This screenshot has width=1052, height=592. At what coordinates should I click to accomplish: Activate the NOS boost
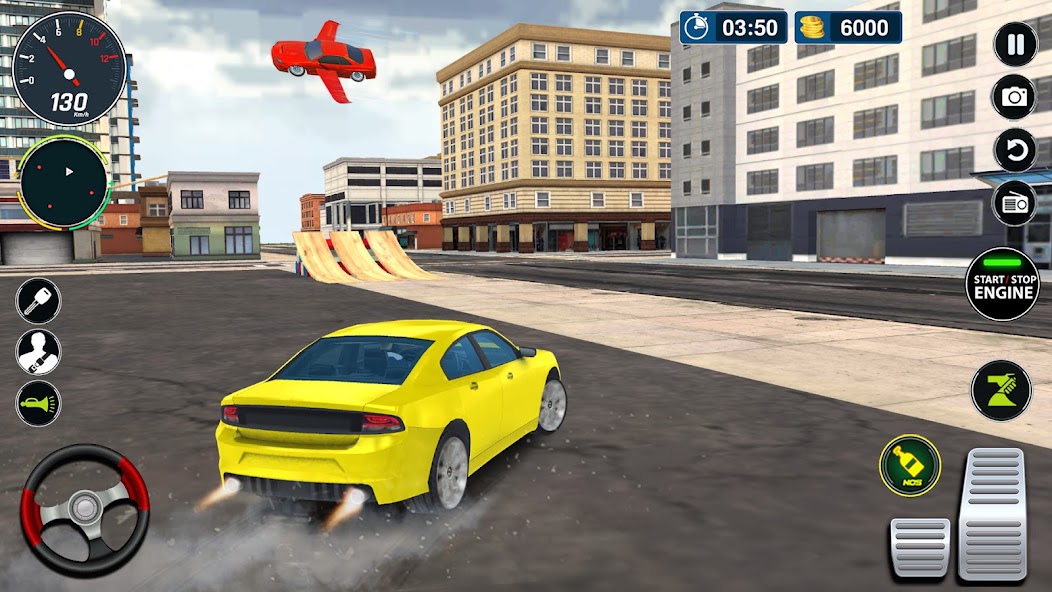point(910,466)
